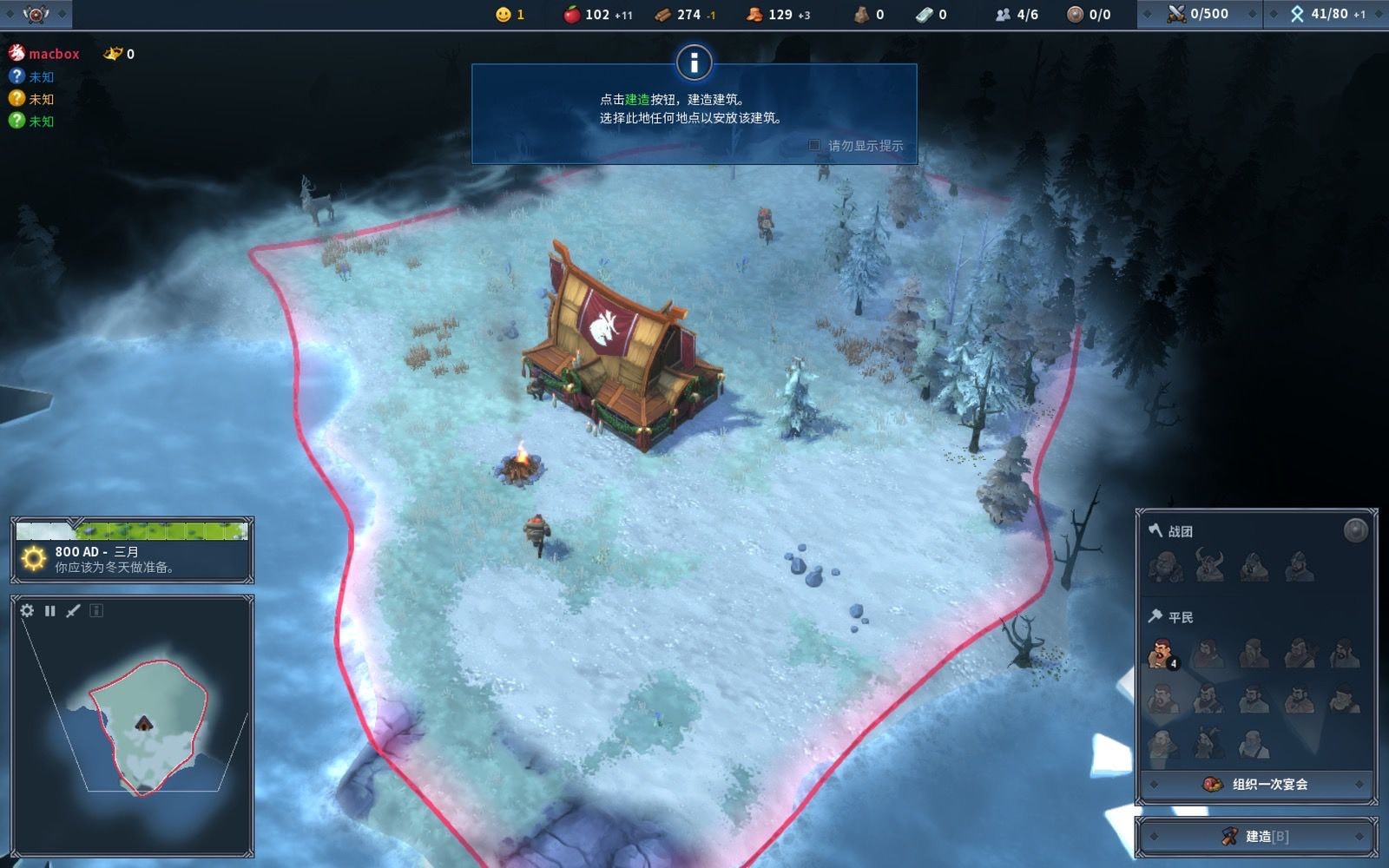Select player macbox in the player list

[53, 54]
